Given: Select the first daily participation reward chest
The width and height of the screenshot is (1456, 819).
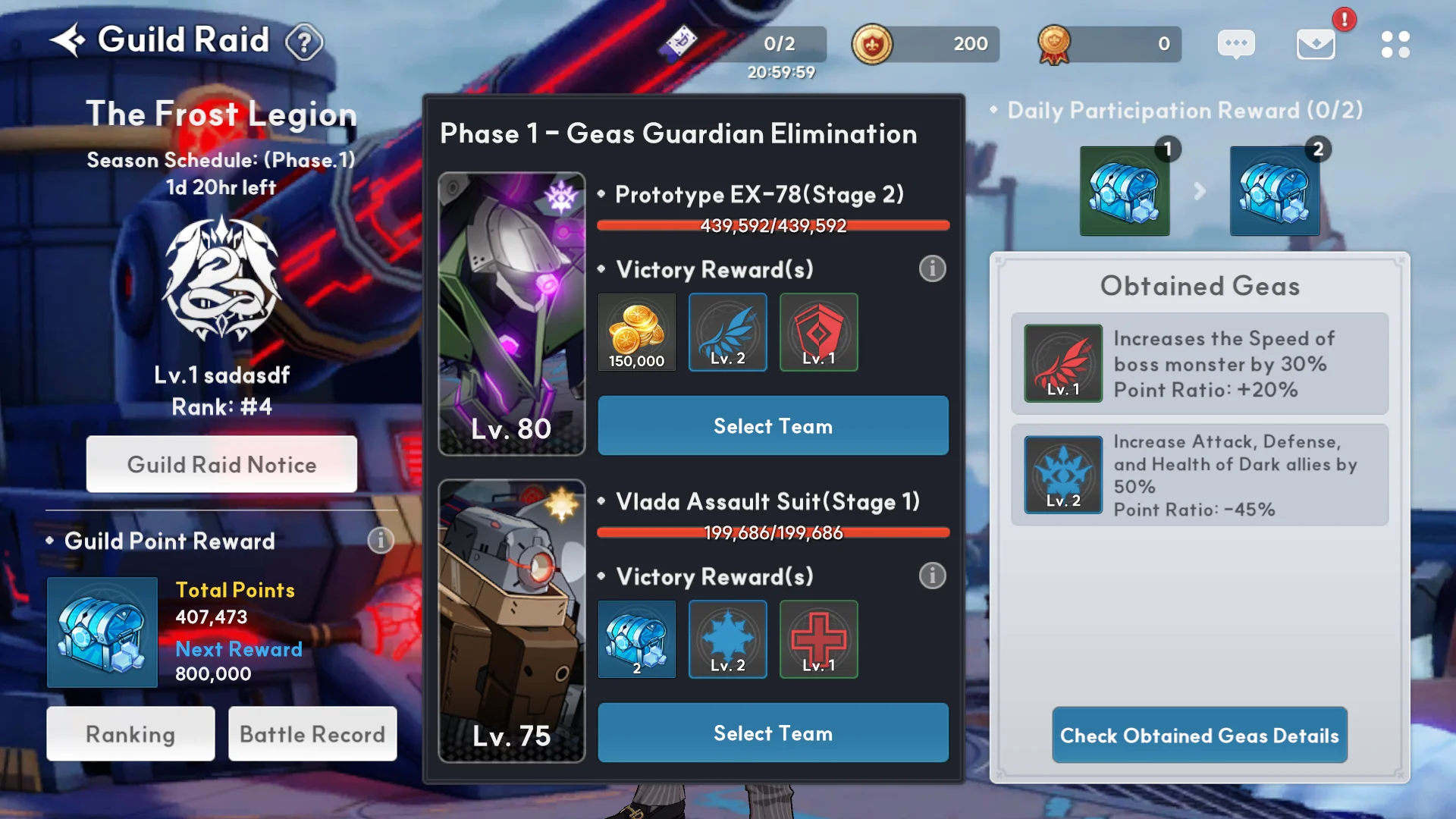Looking at the screenshot, I should [1125, 191].
